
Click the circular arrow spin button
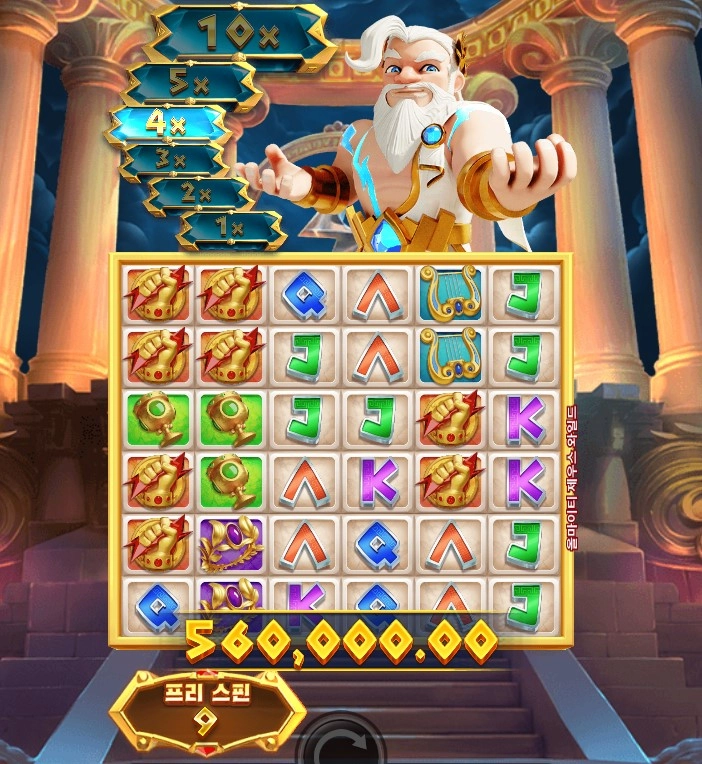344,746
